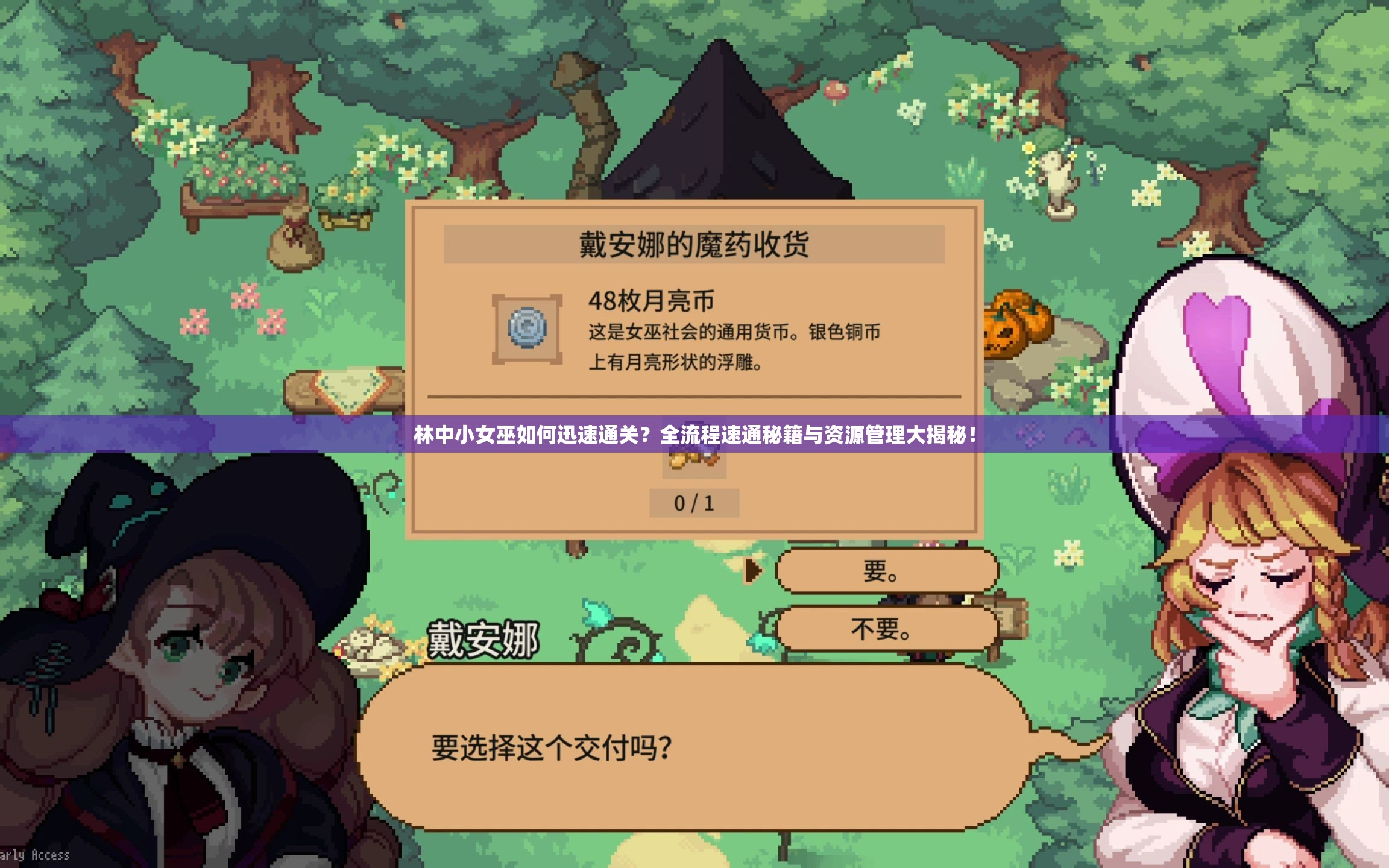
Task: Click the 0/1 delivery progress counter
Action: click(693, 503)
